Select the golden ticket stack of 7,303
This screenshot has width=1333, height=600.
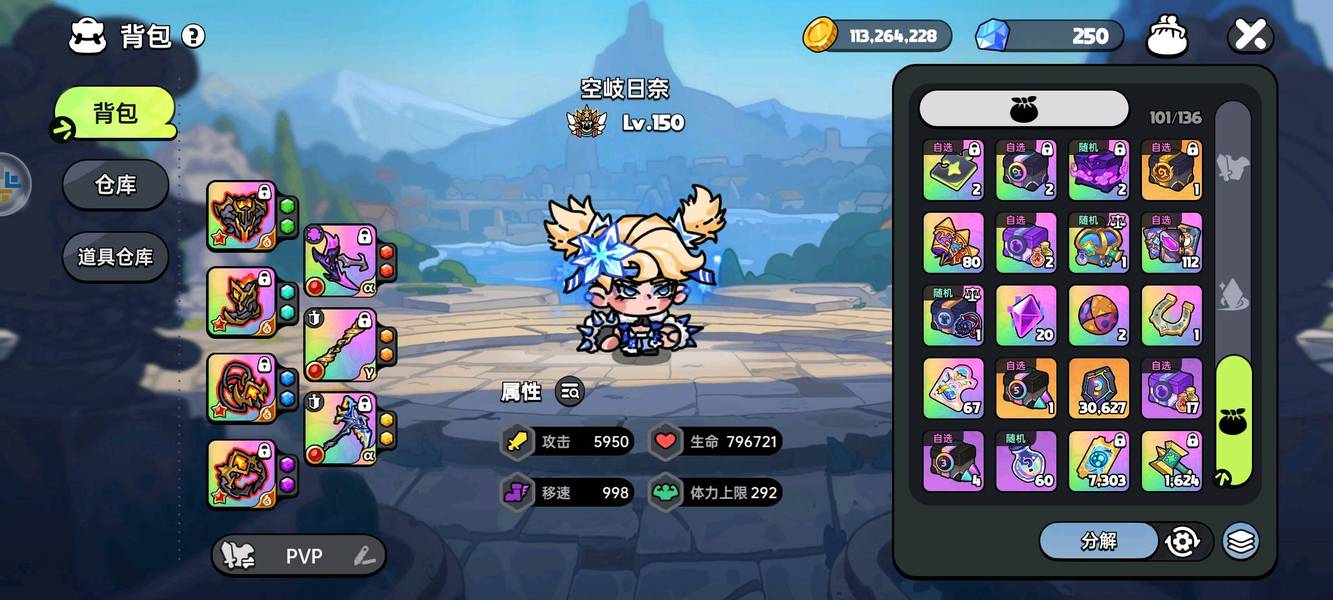coord(1099,461)
